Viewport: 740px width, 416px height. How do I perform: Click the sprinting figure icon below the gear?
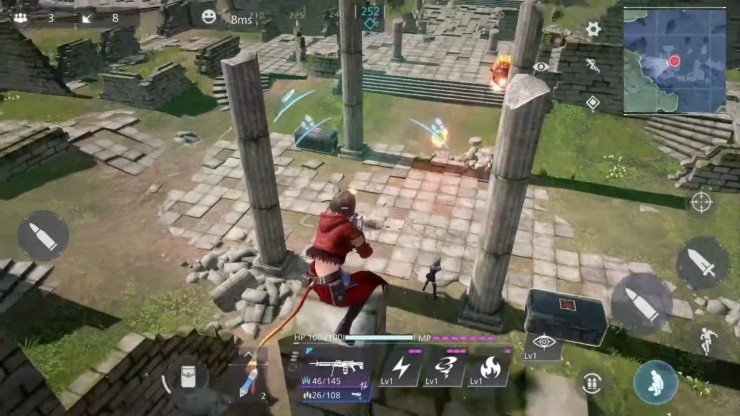coord(592,65)
